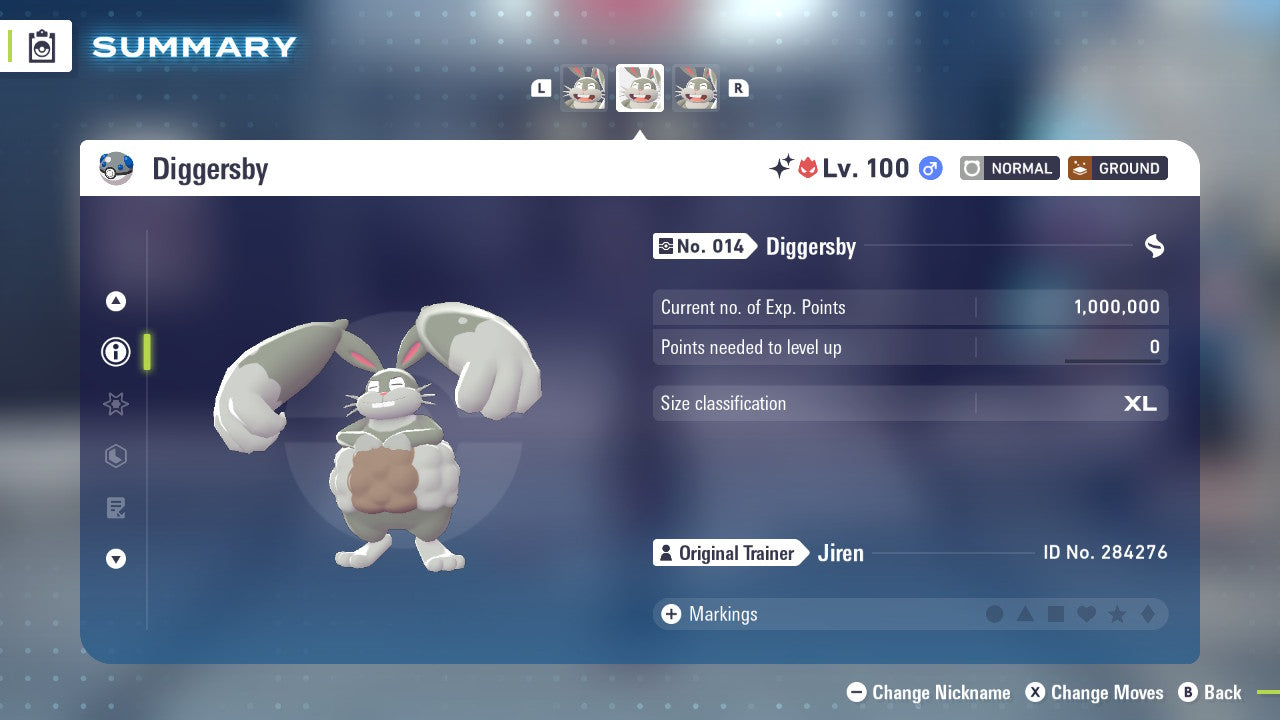
Task: Click the clipboard camera icon in top-left corner
Action: 42,46
